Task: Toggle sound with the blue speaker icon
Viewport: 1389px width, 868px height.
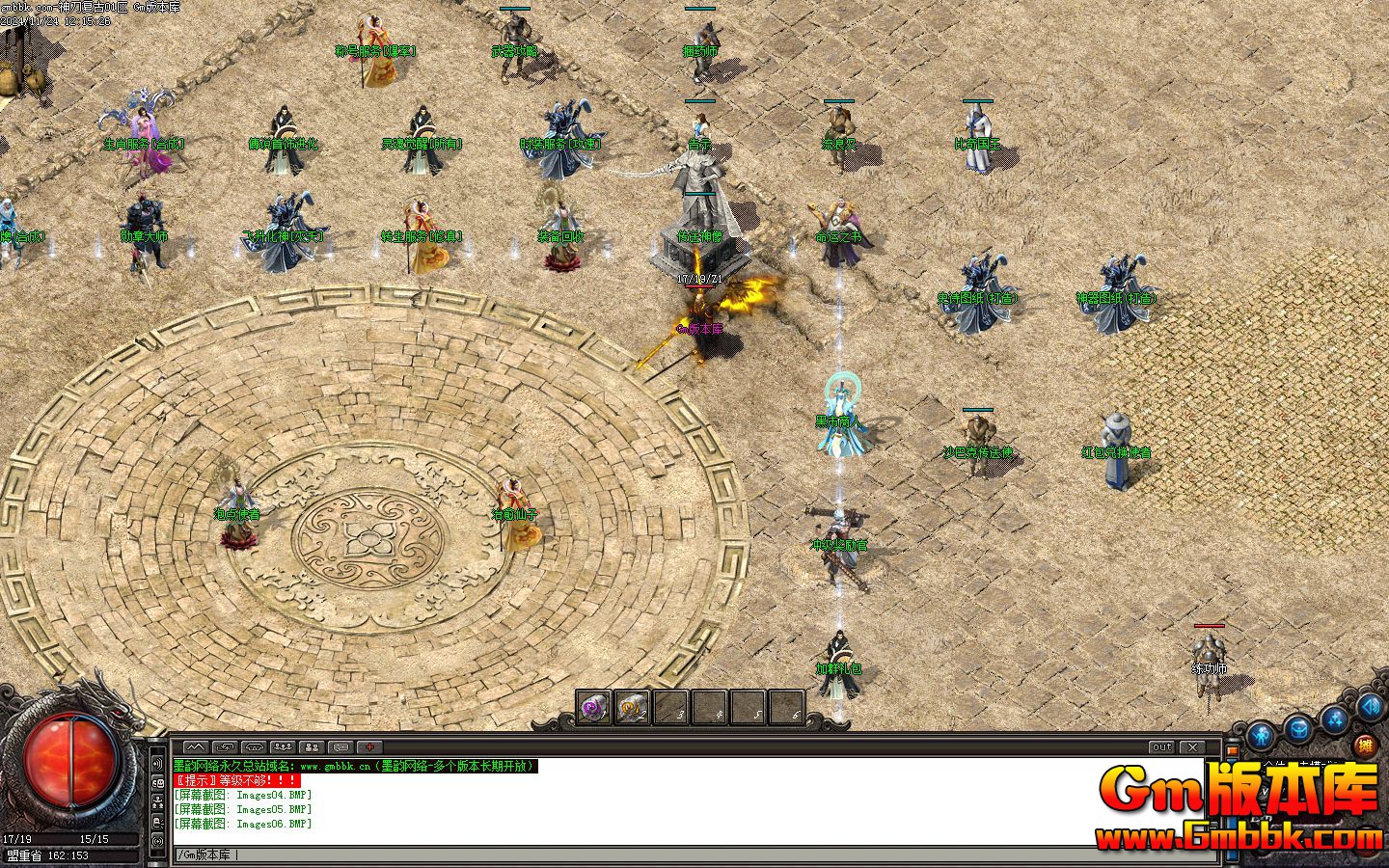Action: pyautogui.click(x=1370, y=708)
